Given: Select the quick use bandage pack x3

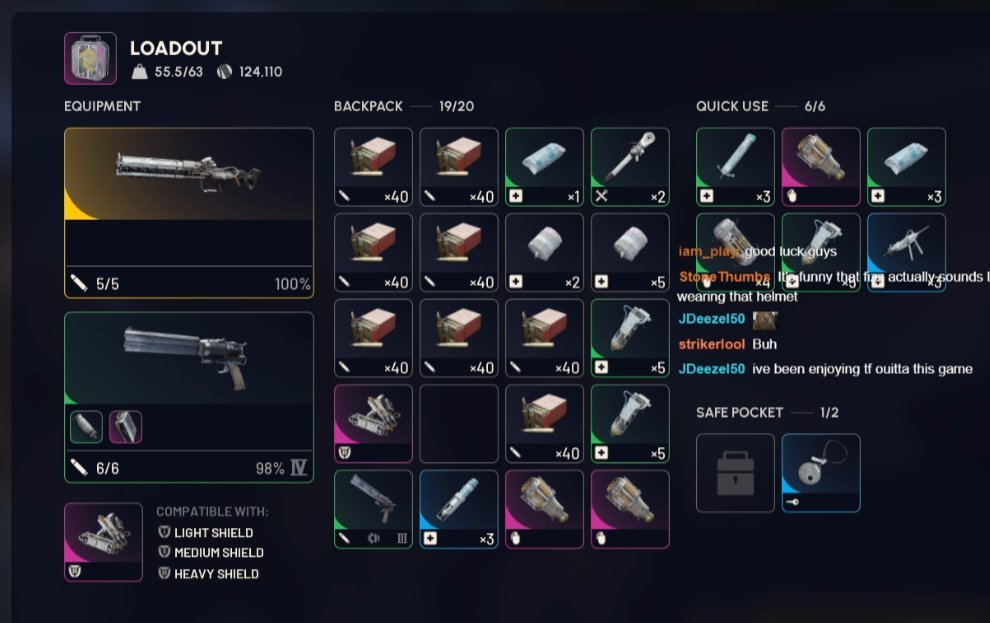Looking at the screenshot, I should (x=906, y=166).
